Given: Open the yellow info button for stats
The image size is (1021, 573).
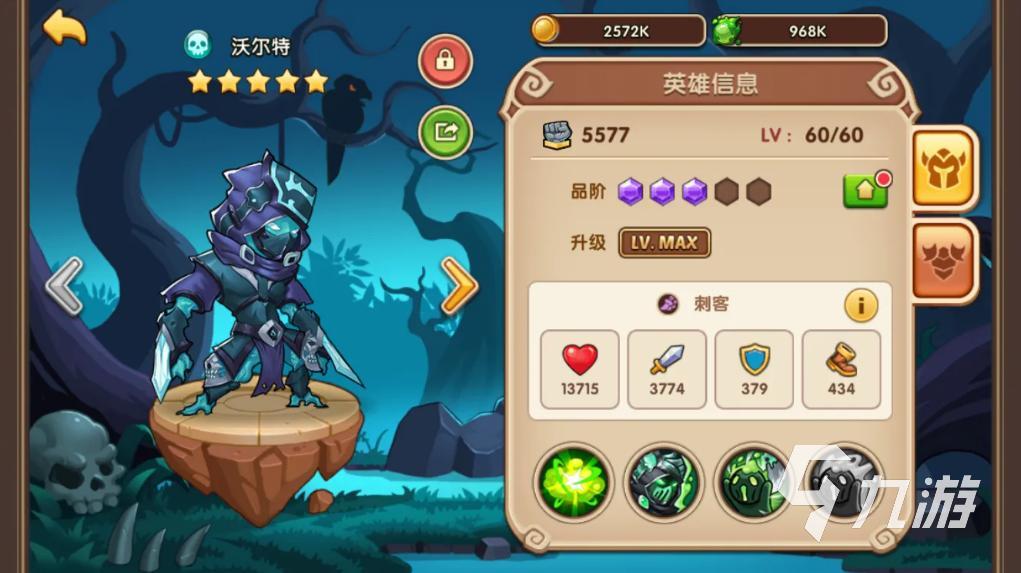Looking at the screenshot, I should 861,305.
